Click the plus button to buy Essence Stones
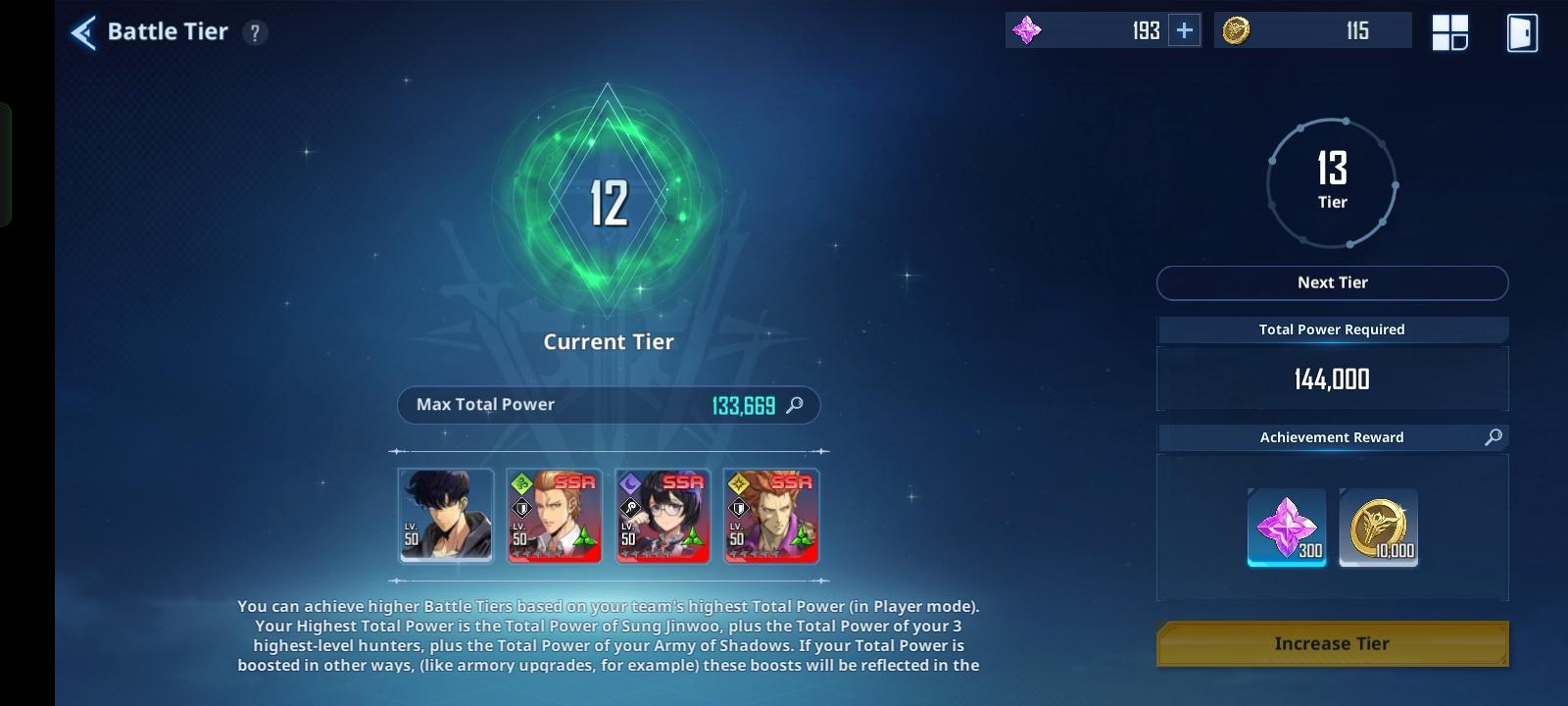1568x706 pixels. click(x=1183, y=30)
